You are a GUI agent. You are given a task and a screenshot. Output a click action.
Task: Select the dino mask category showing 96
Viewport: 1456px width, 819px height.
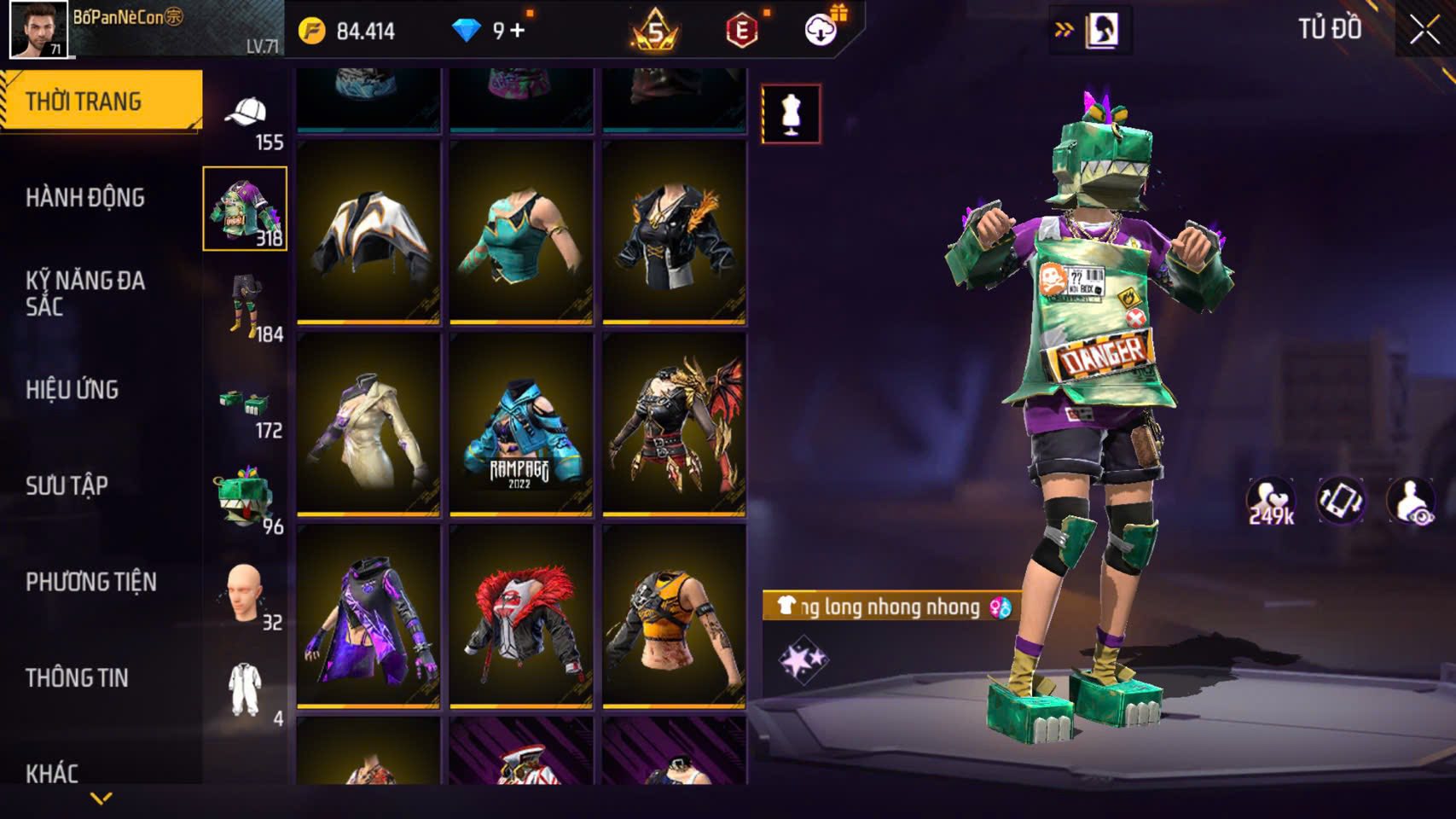click(246, 499)
